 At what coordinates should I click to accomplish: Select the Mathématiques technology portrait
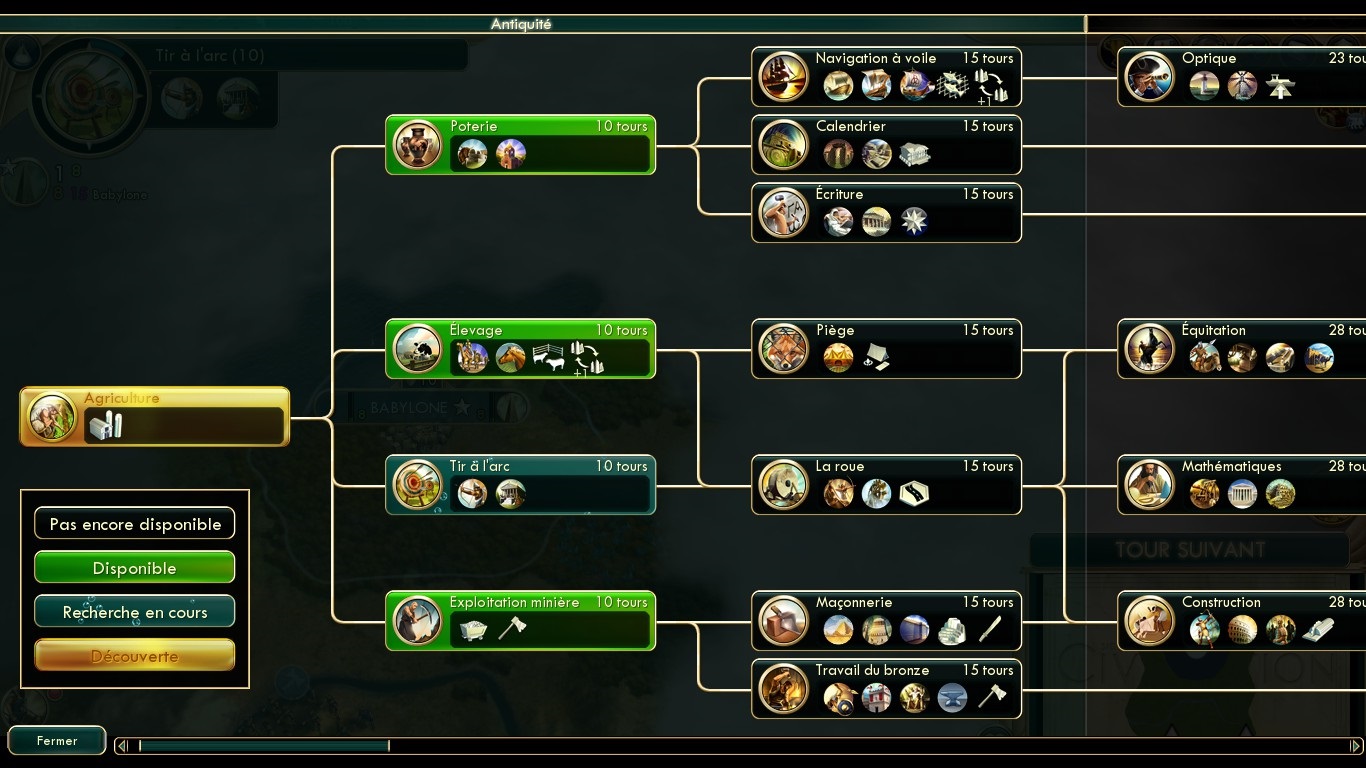point(1150,485)
